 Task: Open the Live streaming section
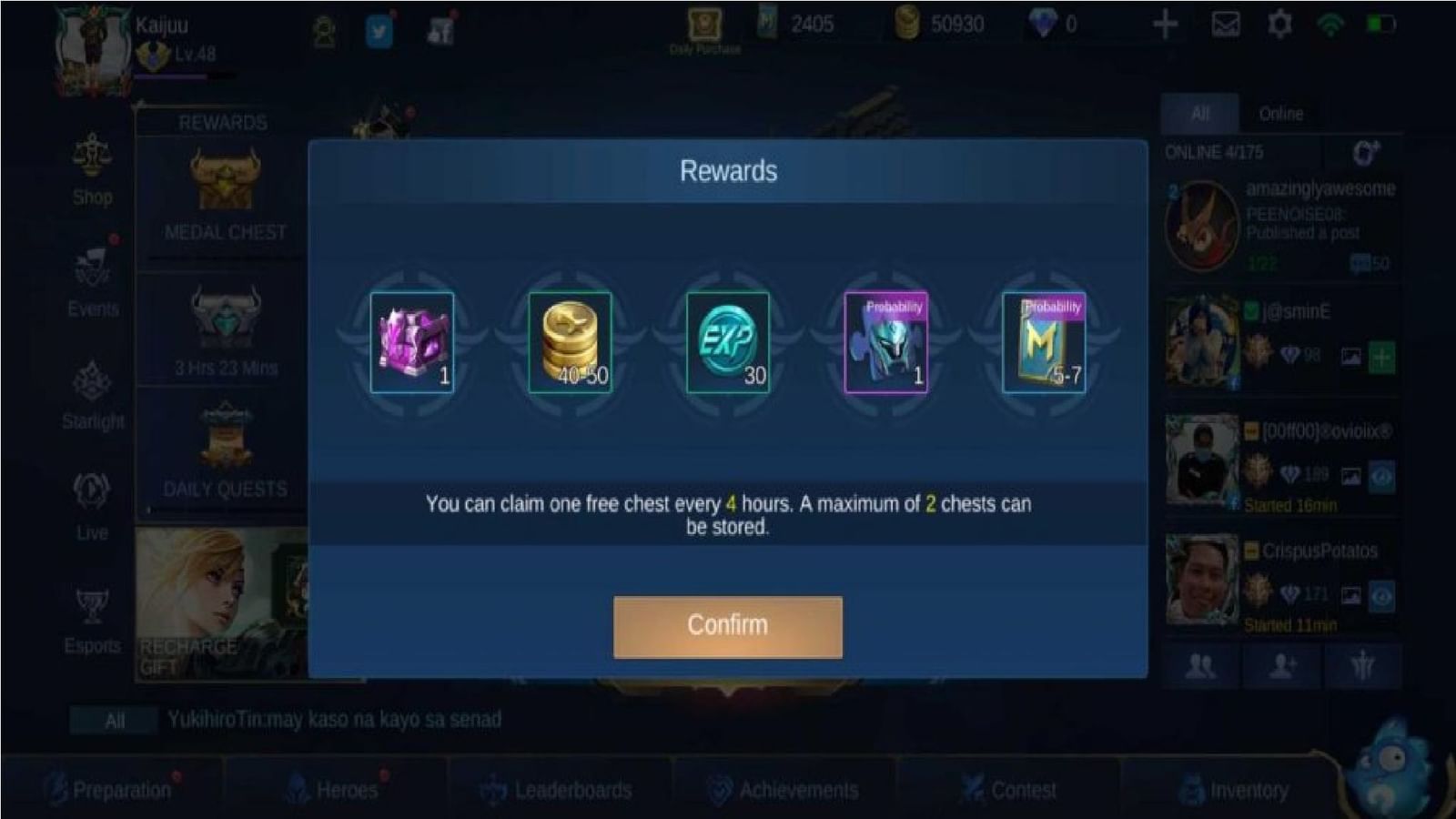click(x=91, y=508)
